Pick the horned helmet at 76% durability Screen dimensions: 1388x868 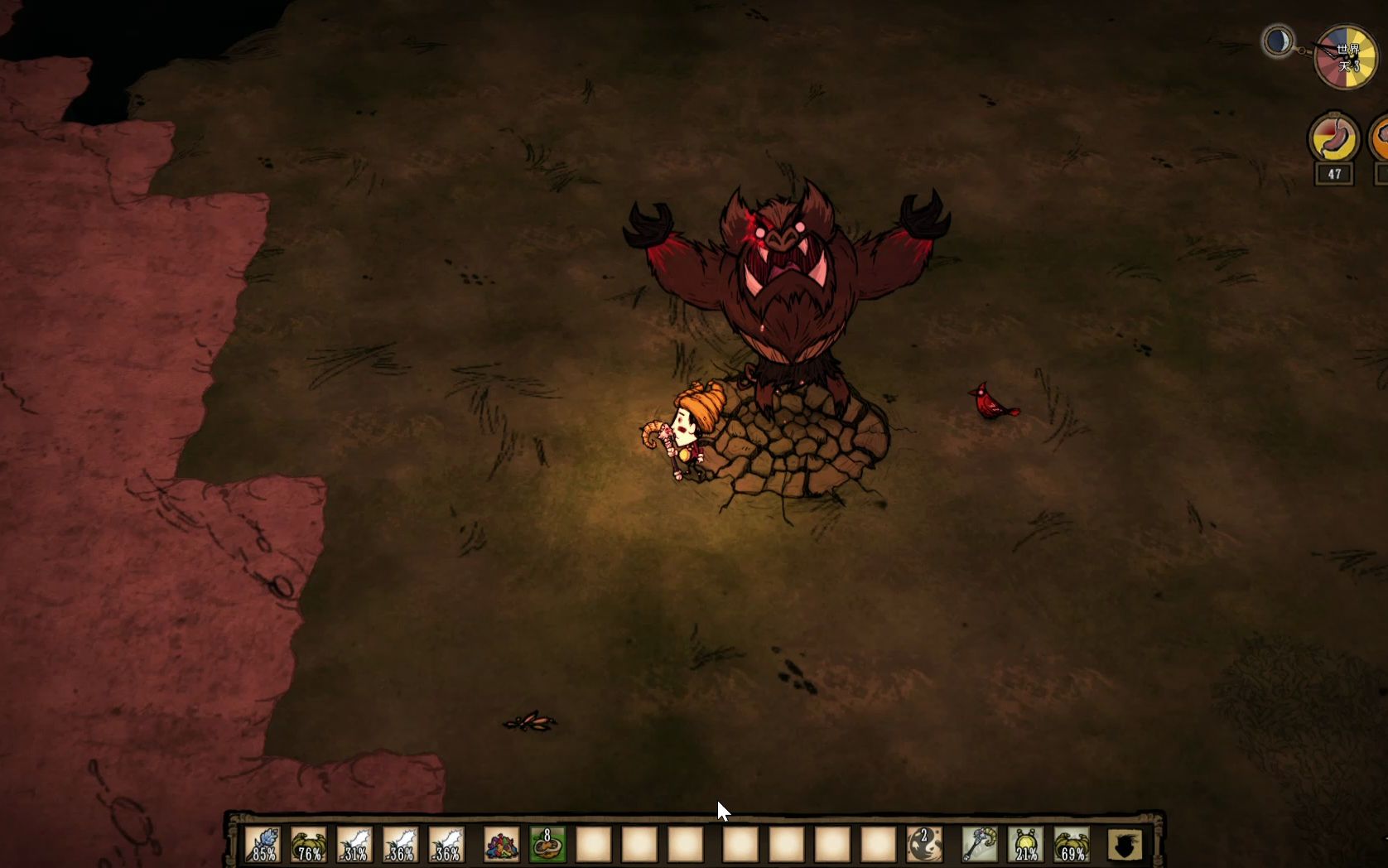[x=309, y=845]
